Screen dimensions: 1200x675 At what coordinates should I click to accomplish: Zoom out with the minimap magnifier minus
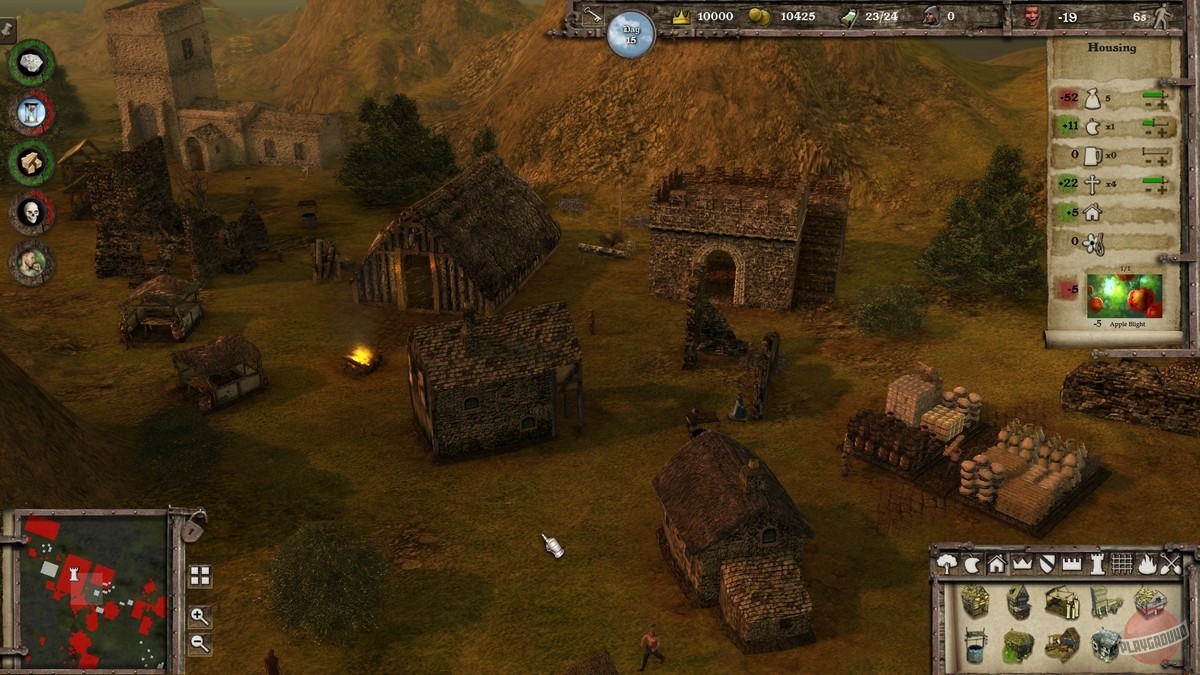pyautogui.click(x=200, y=643)
